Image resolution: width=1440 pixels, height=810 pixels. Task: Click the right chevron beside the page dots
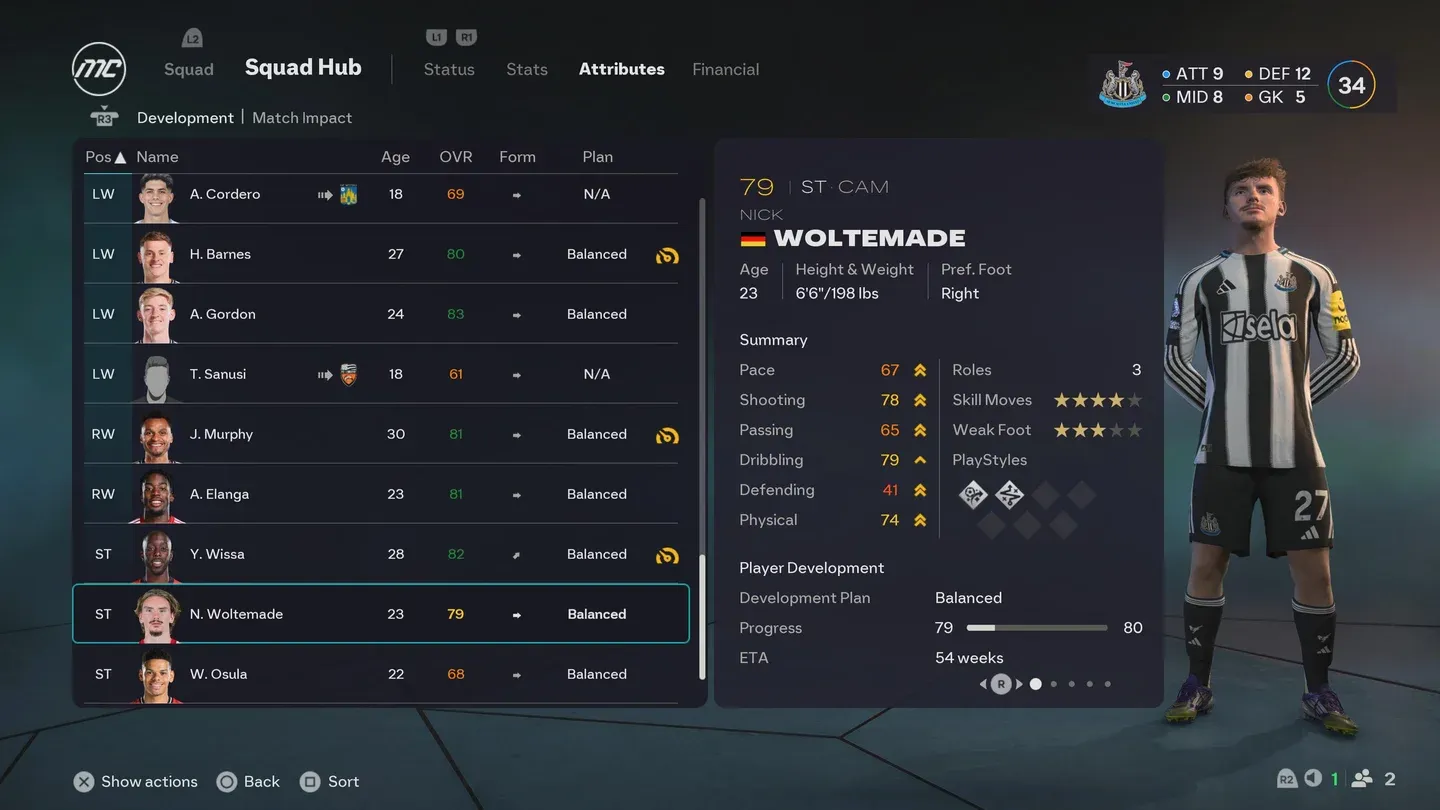(1019, 684)
